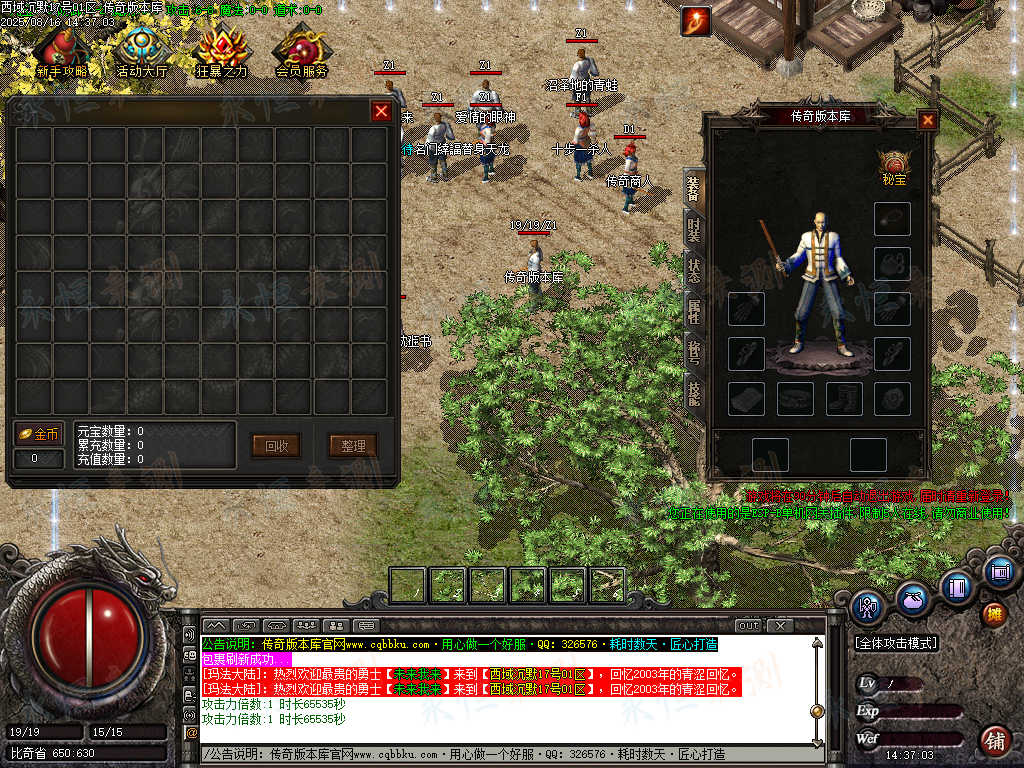Select the boots equipment slot
Viewport: 1024px width, 768px height.
[x=845, y=399]
